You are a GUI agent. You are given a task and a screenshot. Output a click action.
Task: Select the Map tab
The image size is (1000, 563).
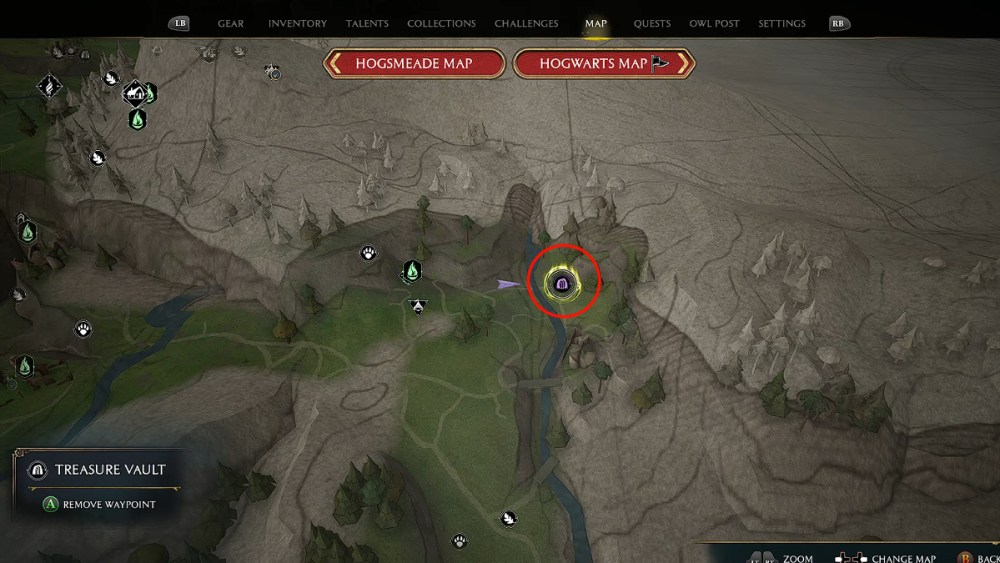(595, 23)
